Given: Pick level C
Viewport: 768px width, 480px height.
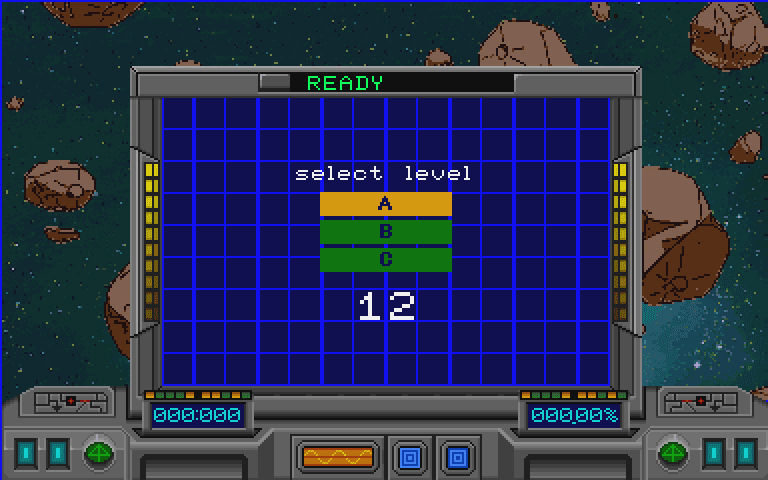Looking at the screenshot, I should (x=385, y=260).
